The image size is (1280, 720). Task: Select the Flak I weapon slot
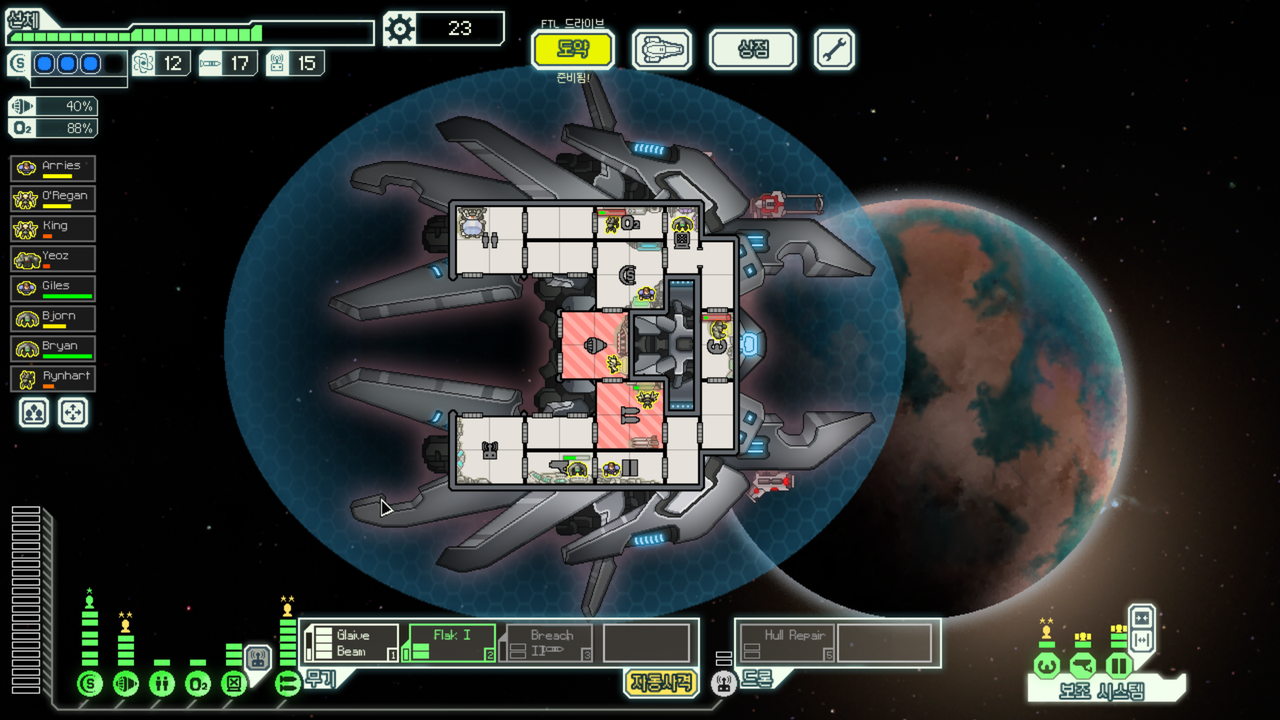tap(451, 643)
